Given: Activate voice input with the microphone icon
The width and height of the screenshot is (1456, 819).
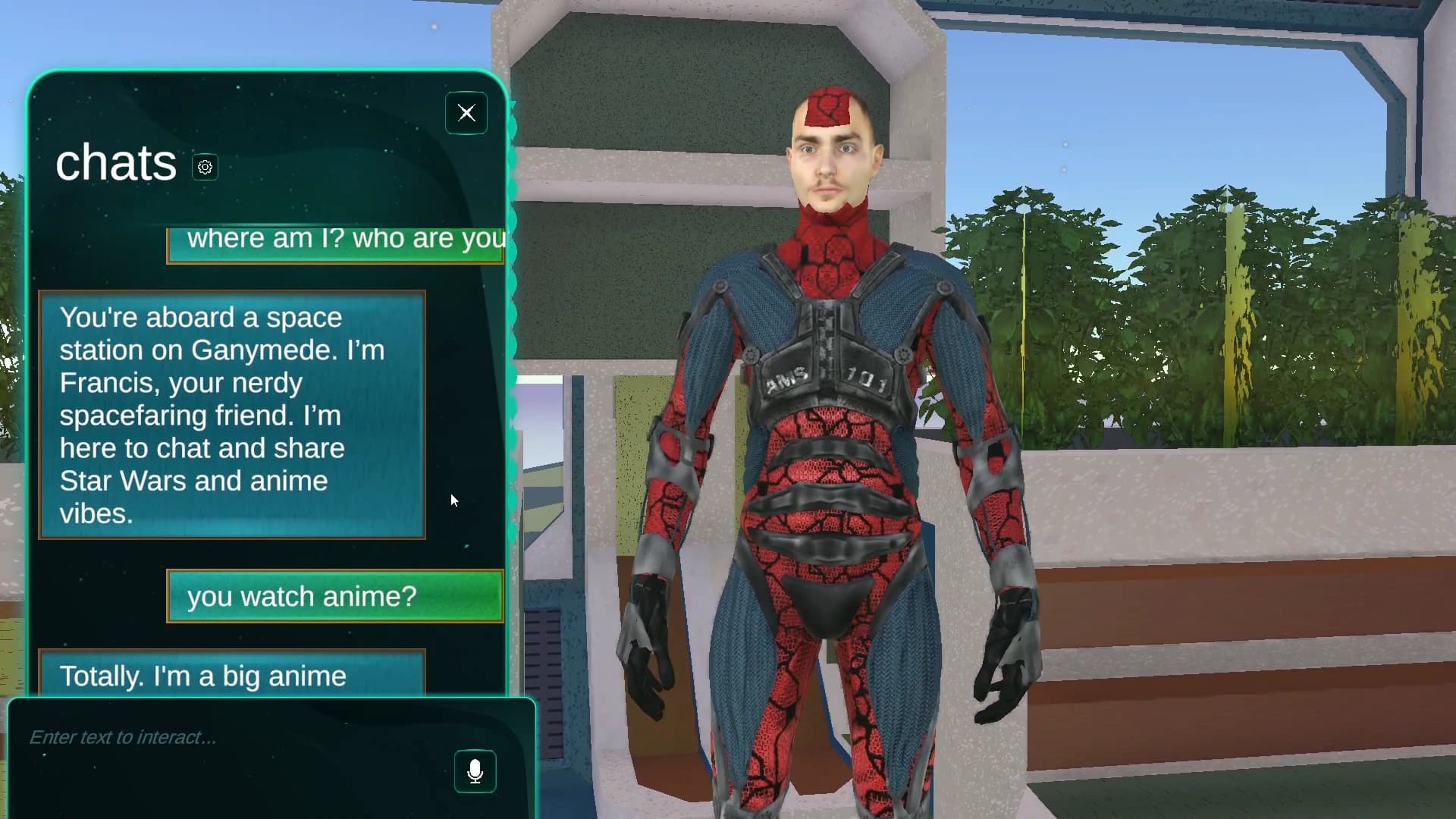Looking at the screenshot, I should [x=475, y=771].
